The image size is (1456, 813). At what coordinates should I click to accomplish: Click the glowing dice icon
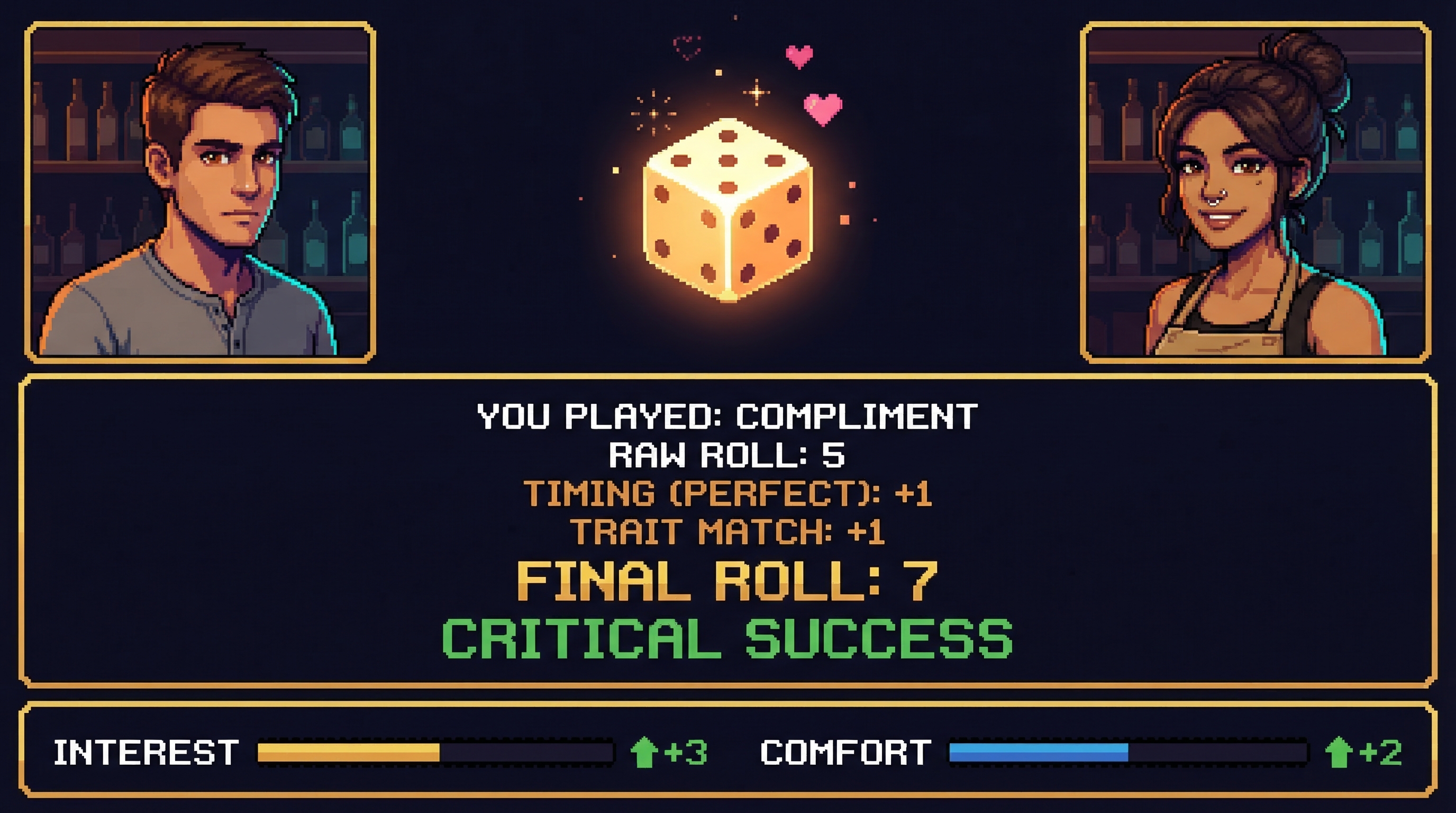pos(728,209)
